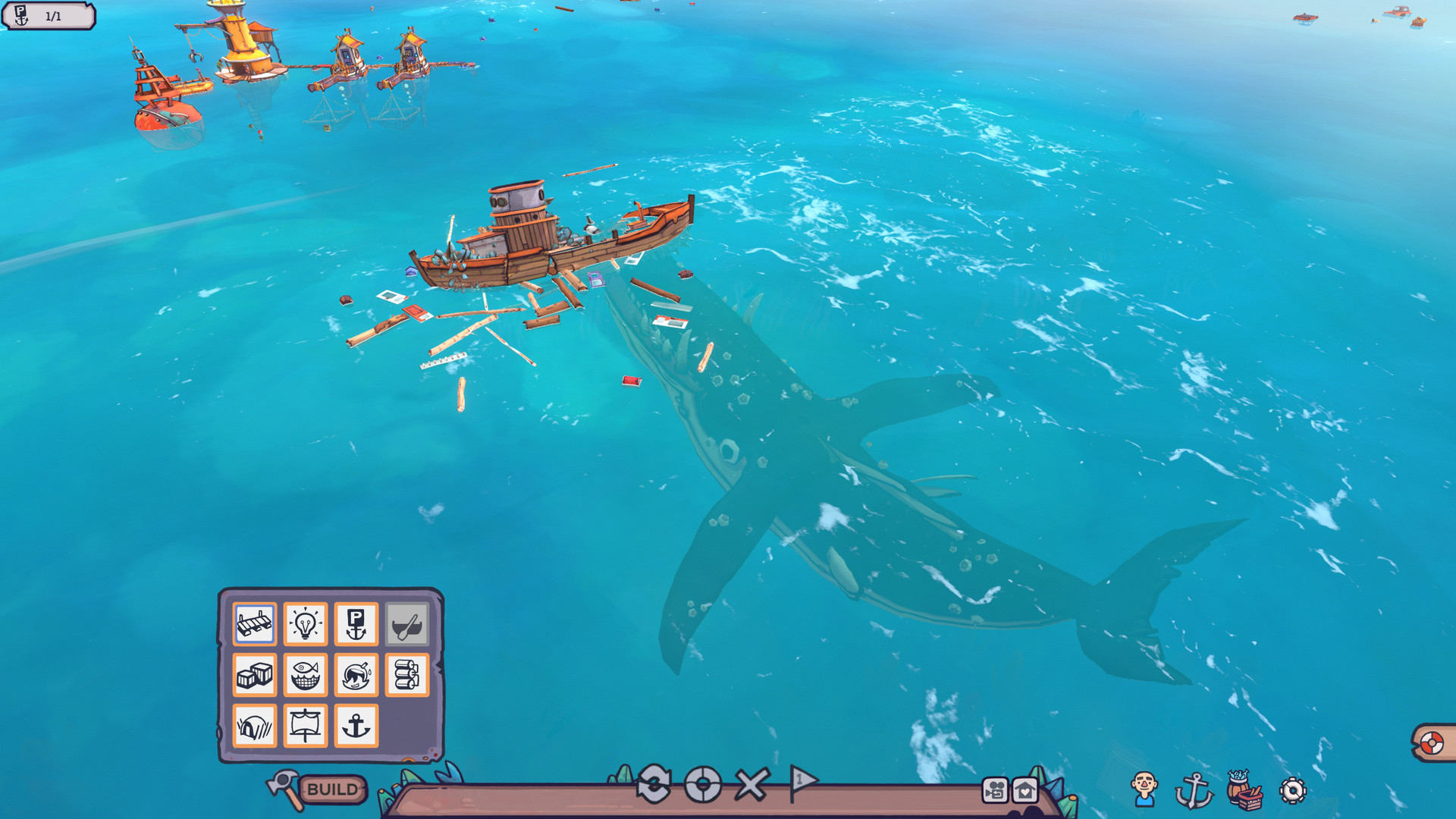This screenshot has width=1456, height=819.
Task: Open the lightbulb research option in the build panel
Action: coord(305,625)
